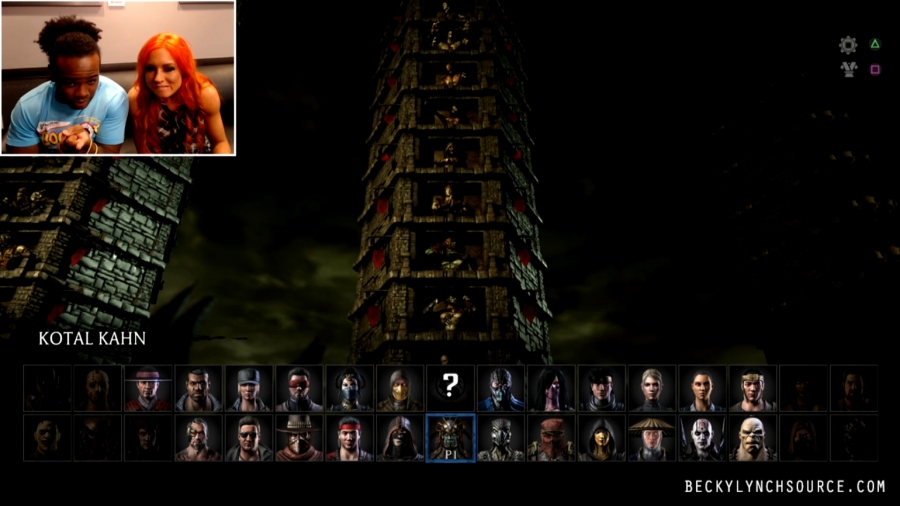Image resolution: width=900 pixels, height=506 pixels.
Task: Select the hooded Ermac portrait
Action: click(x=400, y=439)
